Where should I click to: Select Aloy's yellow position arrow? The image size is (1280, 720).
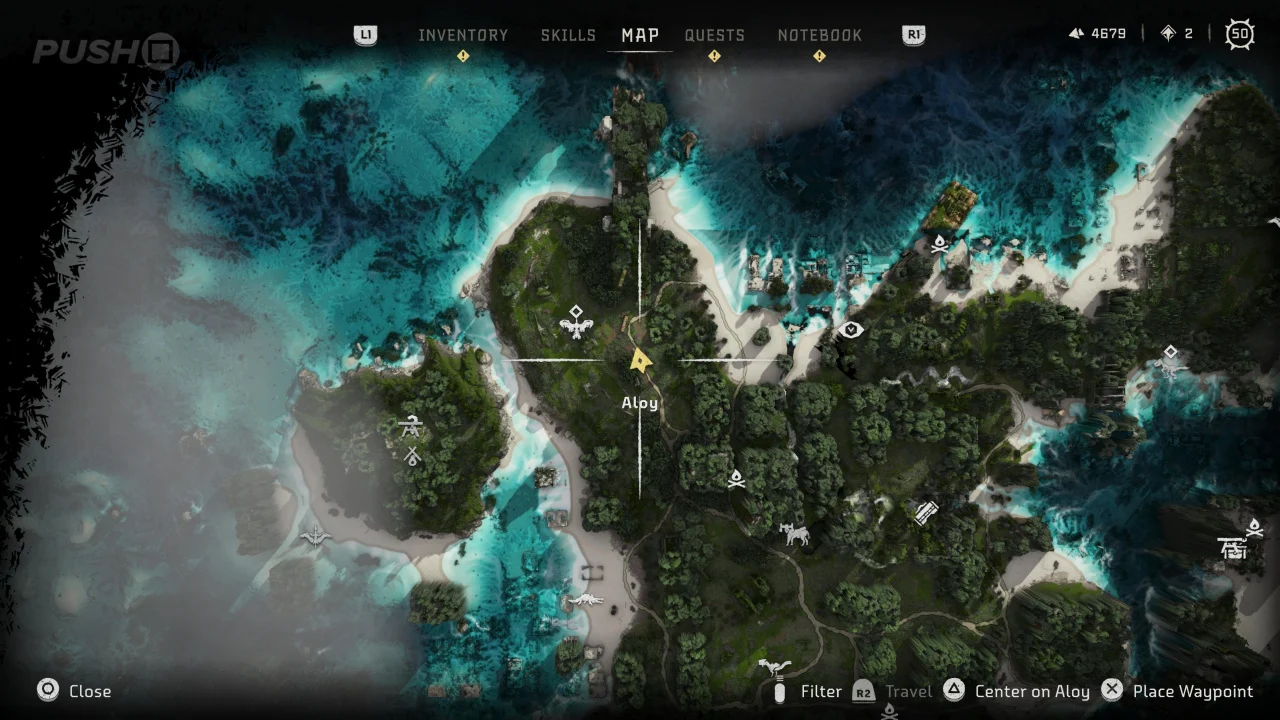pos(640,360)
